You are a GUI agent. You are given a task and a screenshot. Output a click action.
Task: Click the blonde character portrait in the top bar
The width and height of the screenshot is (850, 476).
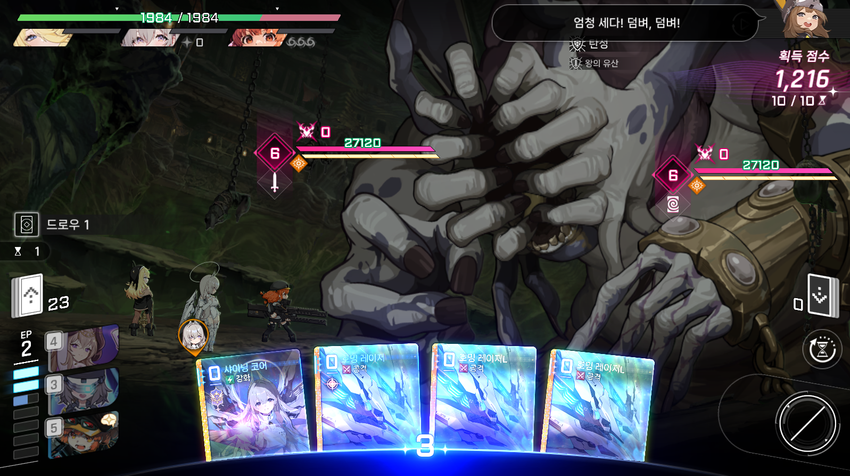coord(42,38)
